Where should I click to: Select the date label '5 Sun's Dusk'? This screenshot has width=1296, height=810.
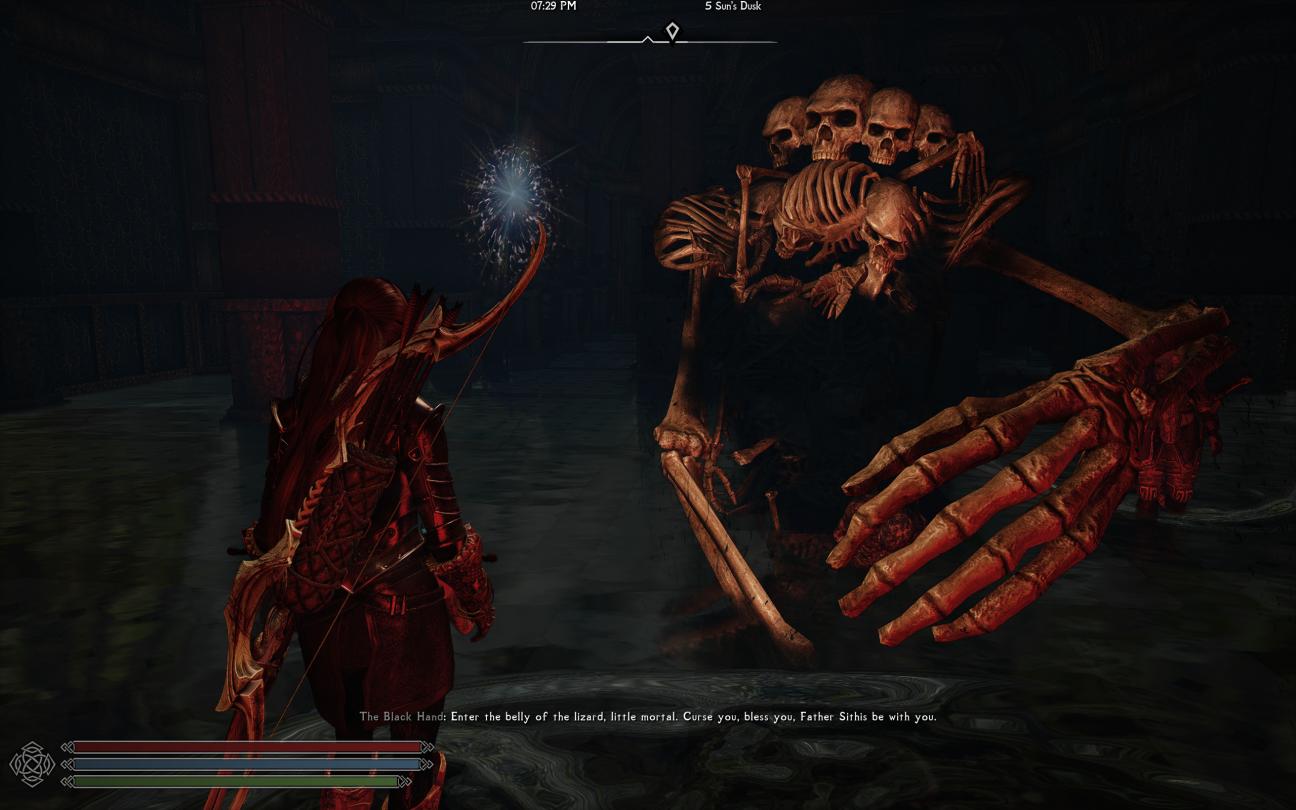coord(733,6)
